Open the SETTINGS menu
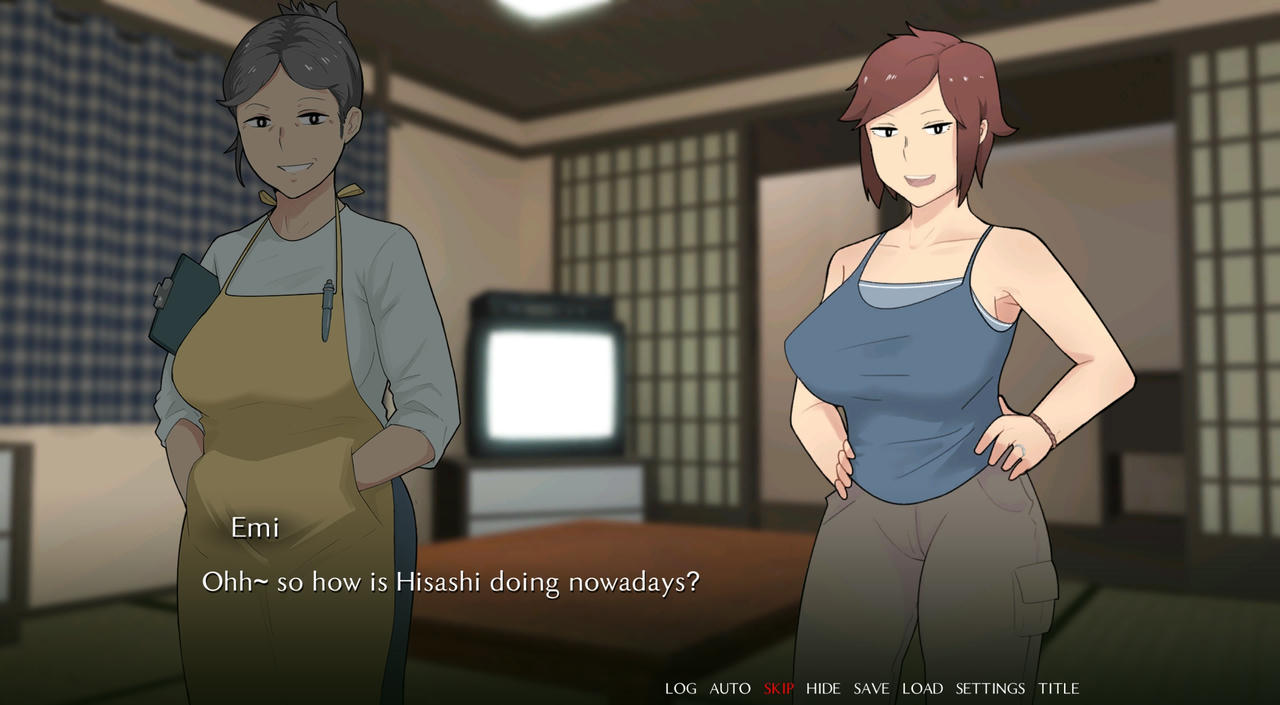This screenshot has width=1280, height=705. [x=990, y=688]
